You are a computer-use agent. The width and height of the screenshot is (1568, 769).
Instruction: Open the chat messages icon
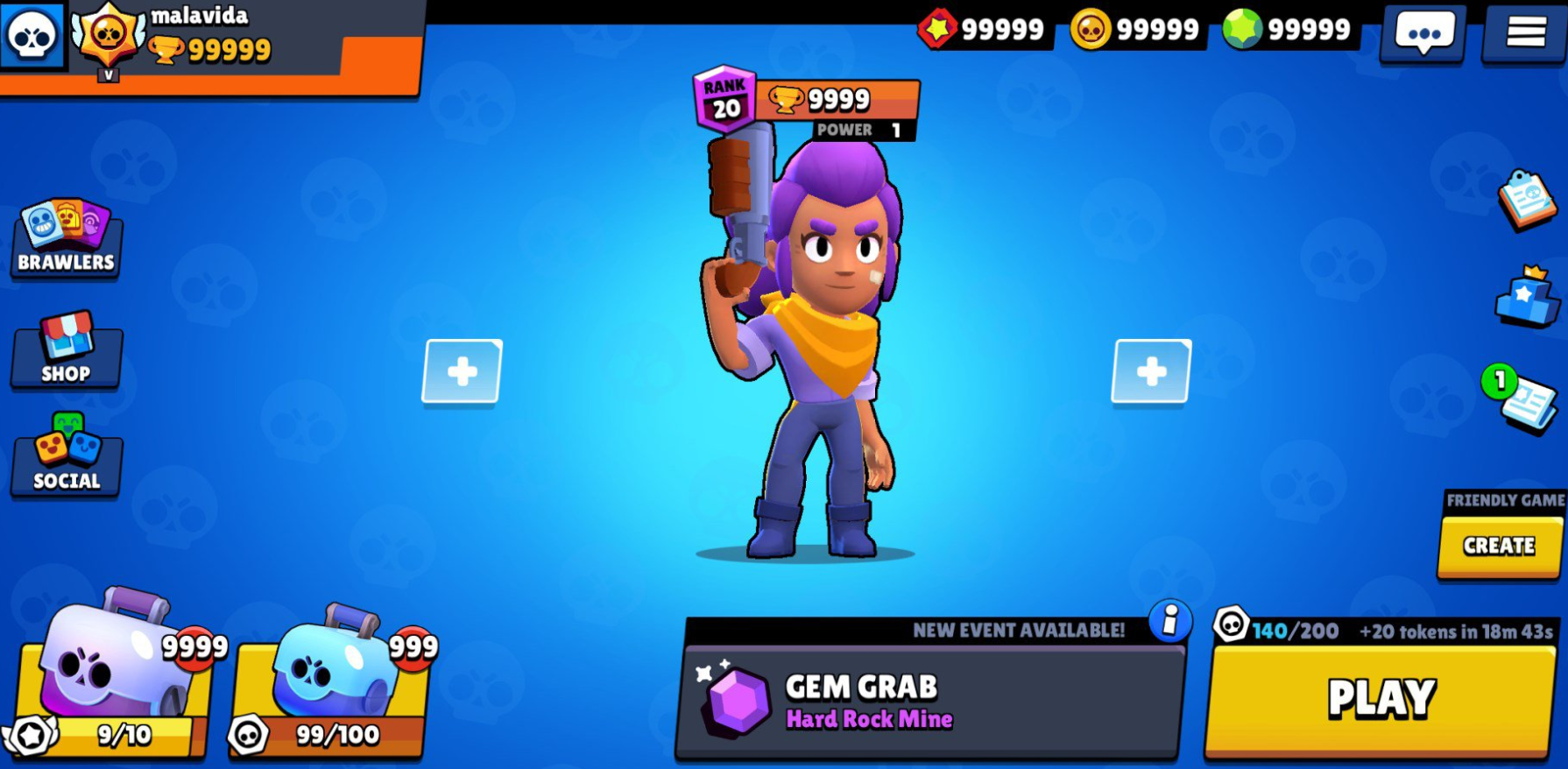point(1422,33)
